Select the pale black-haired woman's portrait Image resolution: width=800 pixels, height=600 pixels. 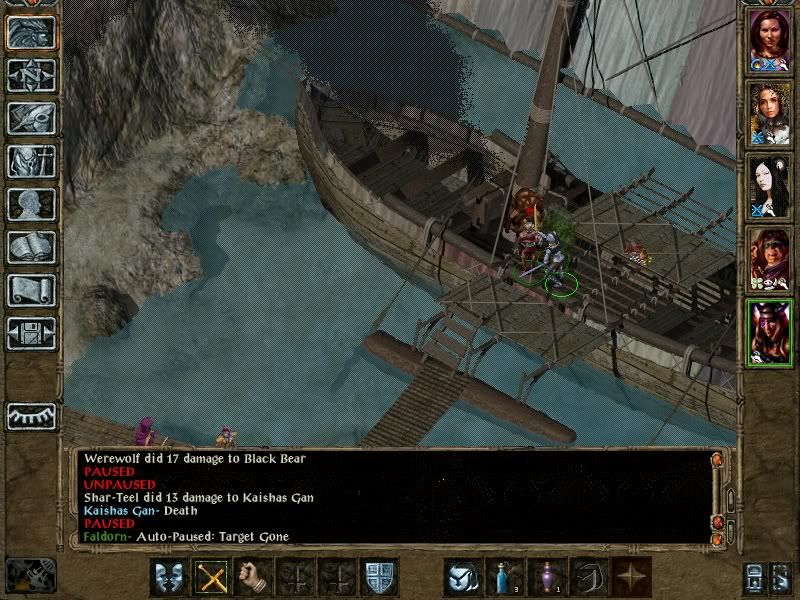[x=770, y=187]
